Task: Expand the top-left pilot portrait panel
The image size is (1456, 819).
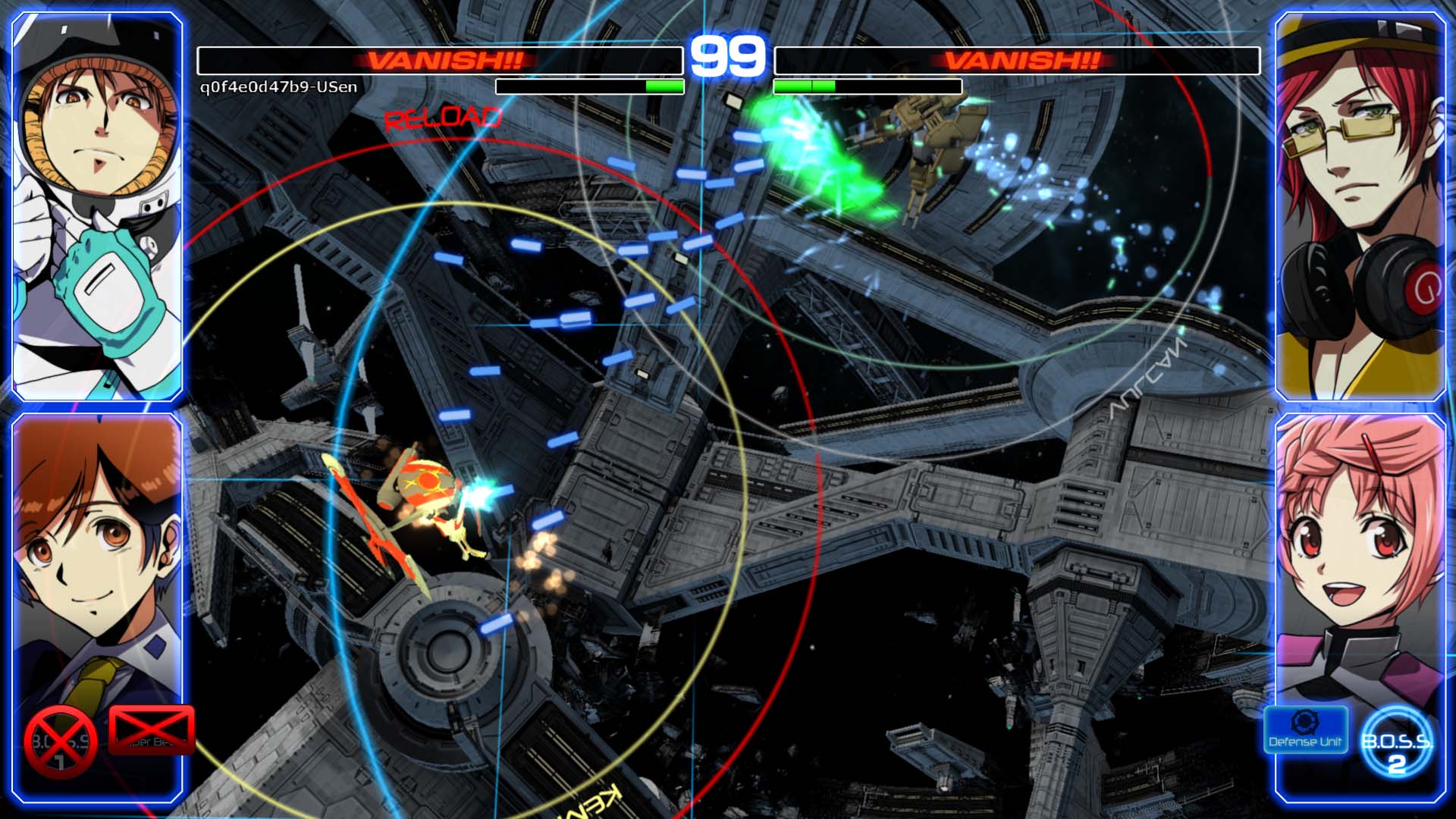Action: [x=99, y=205]
